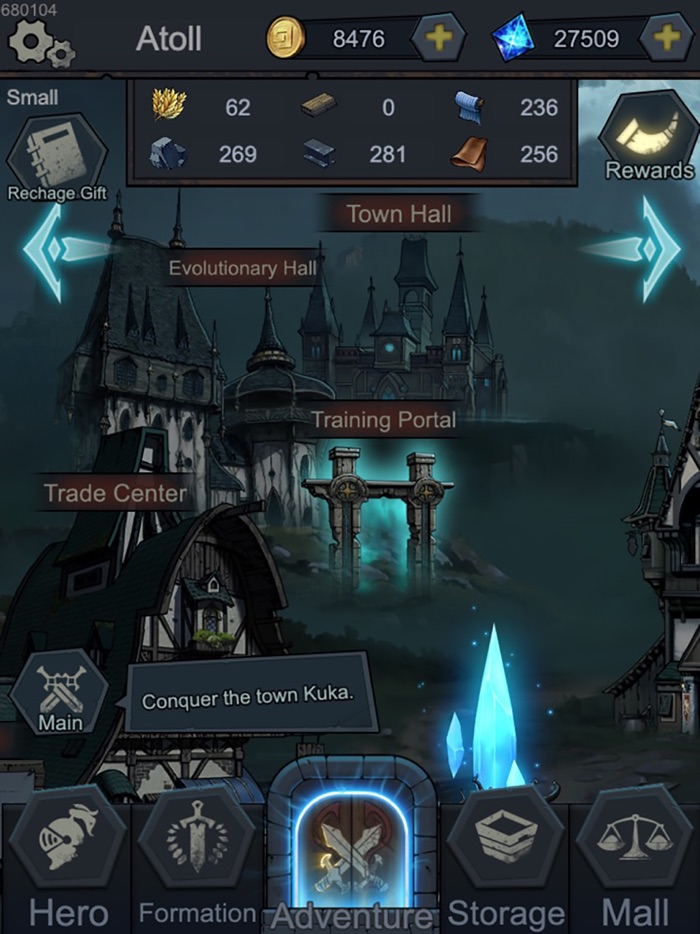
Task: Enter the Town Hall
Action: click(399, 213)
